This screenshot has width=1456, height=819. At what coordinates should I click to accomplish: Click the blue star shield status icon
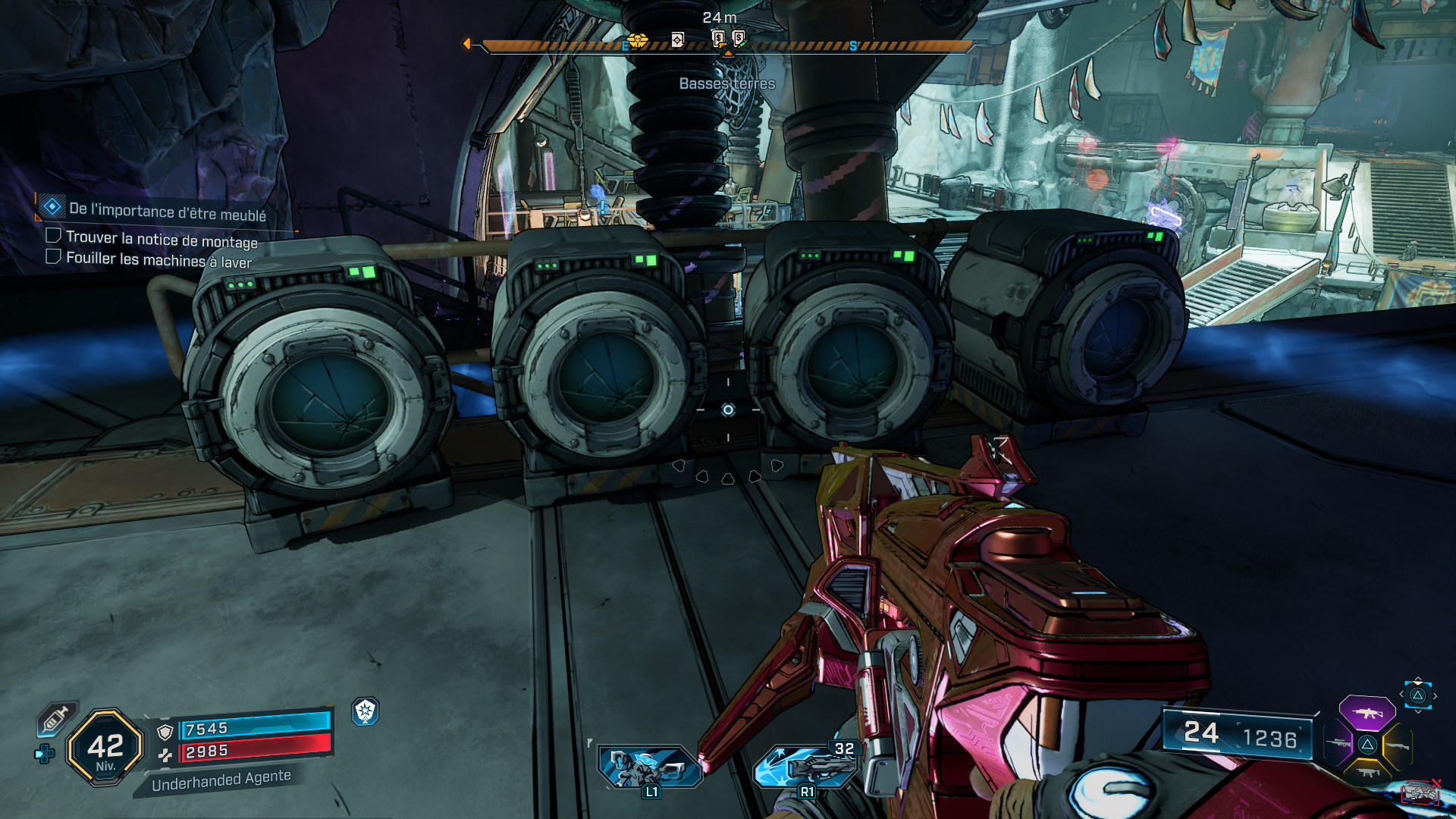coord(366,711)
